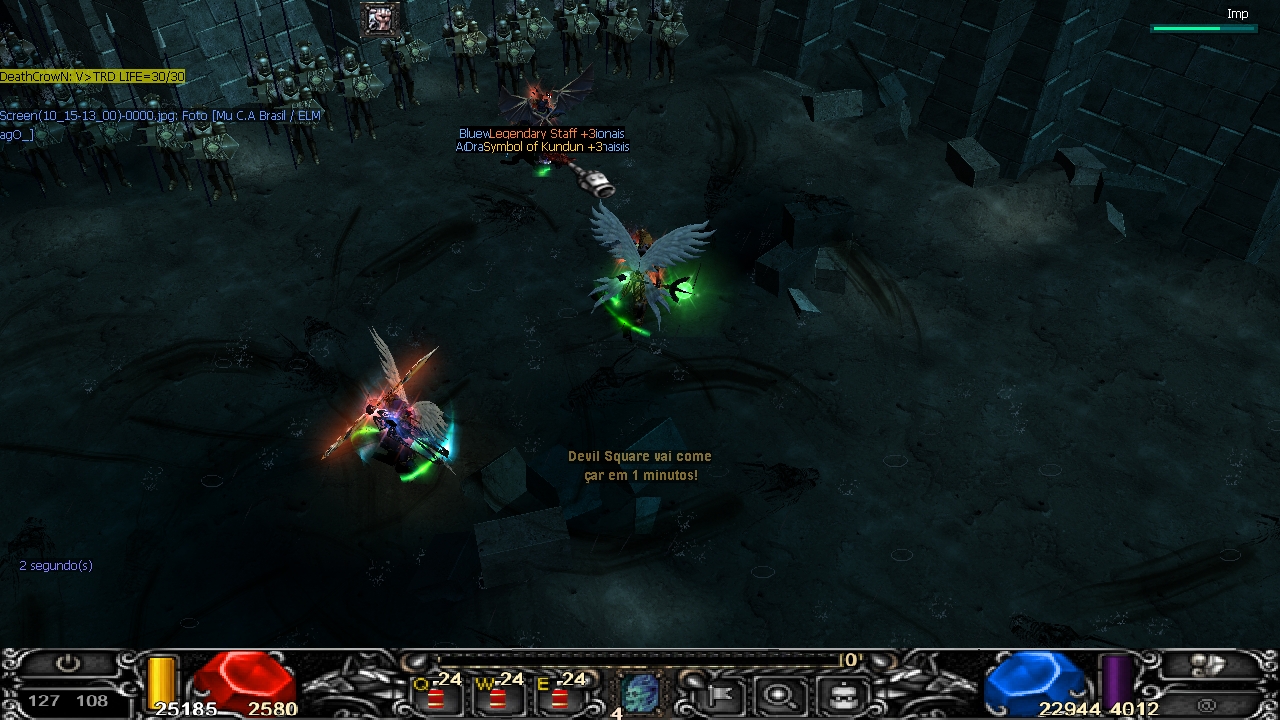1280x720 pixels.
Task: Pick up the Symbol of Kundun +3 label
Action: point(541,147)
